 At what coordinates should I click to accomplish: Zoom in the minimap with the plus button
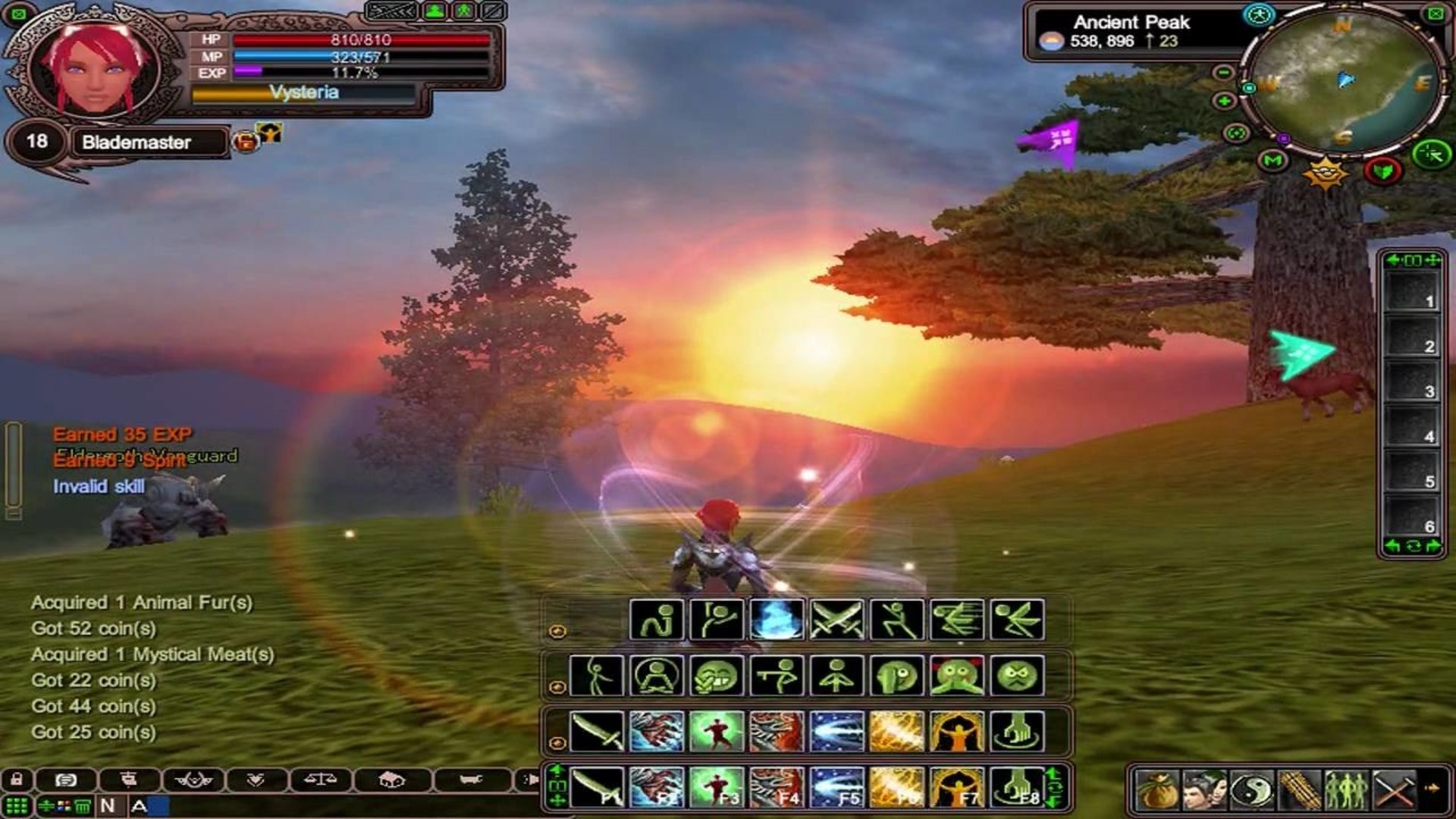pos(1223,101)
